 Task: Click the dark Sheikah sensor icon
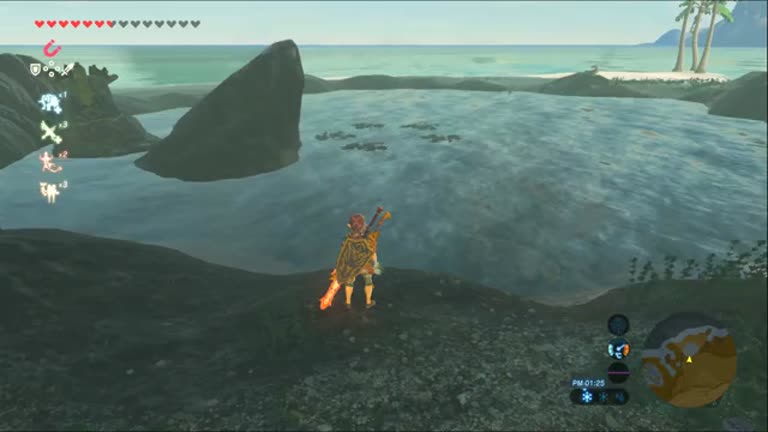tap(618, 323)
